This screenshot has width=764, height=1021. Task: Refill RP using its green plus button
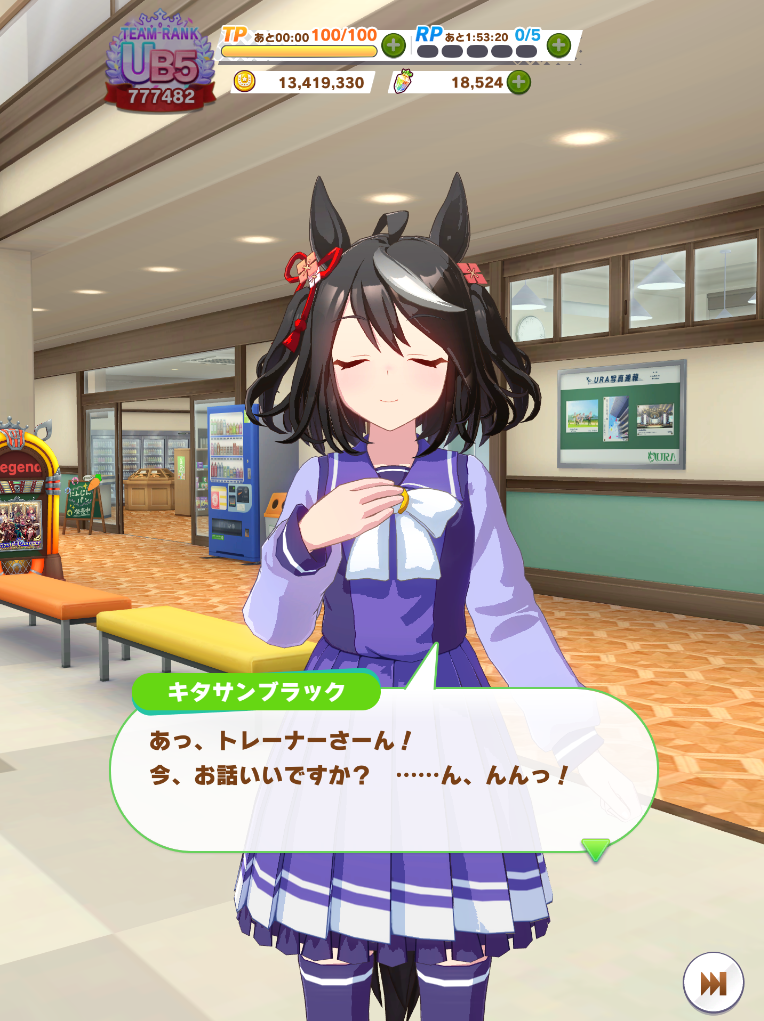[x=558, y=45]
